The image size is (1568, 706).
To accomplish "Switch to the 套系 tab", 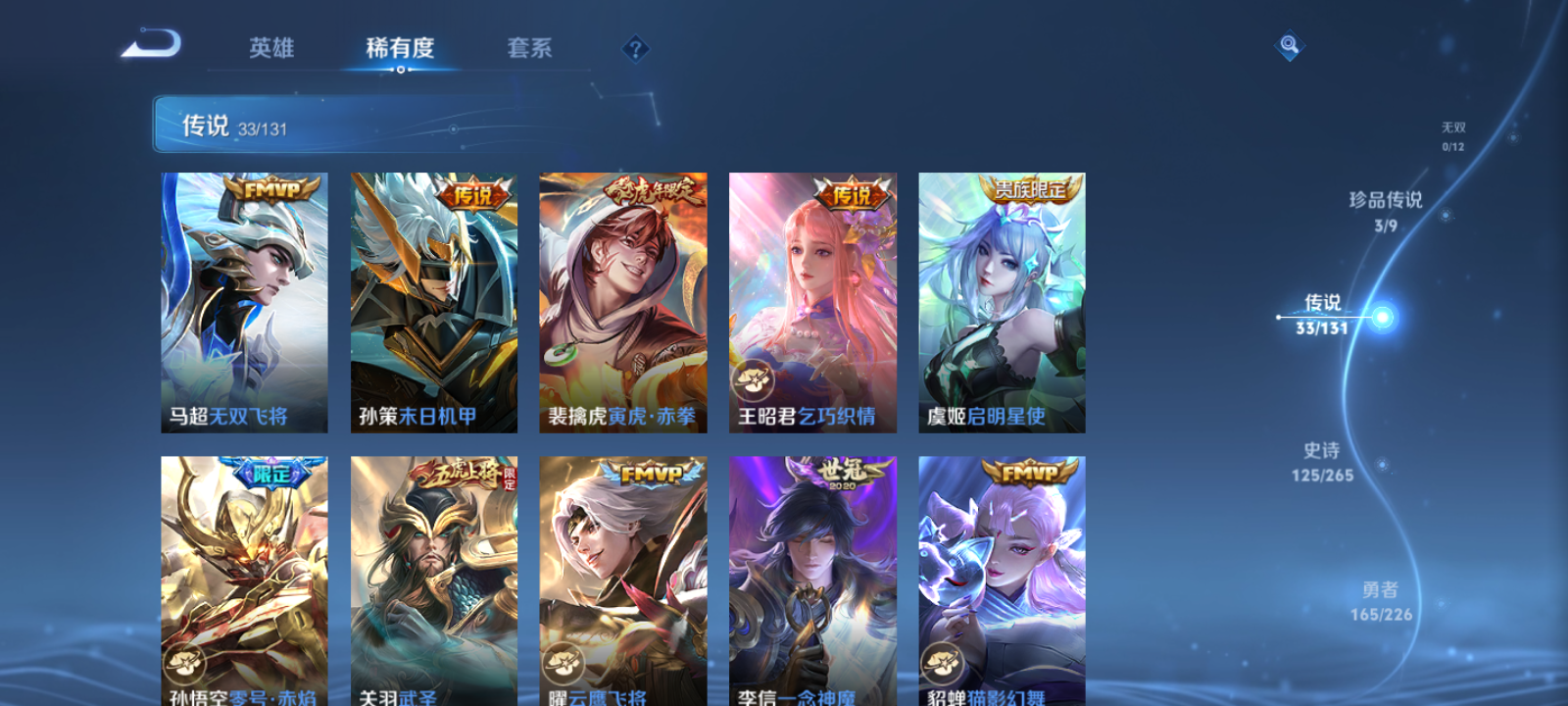I will point(529,49).
